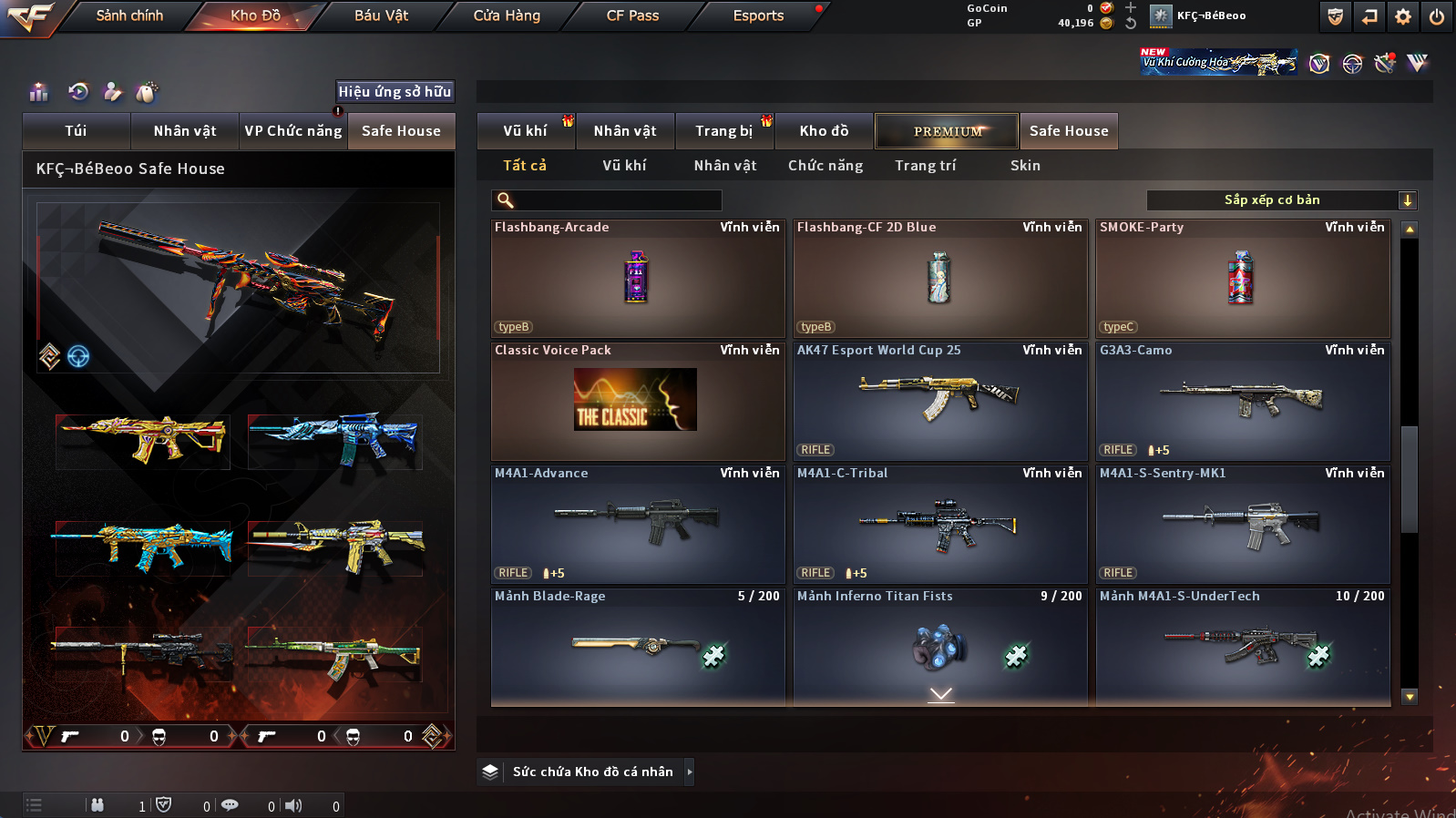Open settings with the gear icon

1403,16
